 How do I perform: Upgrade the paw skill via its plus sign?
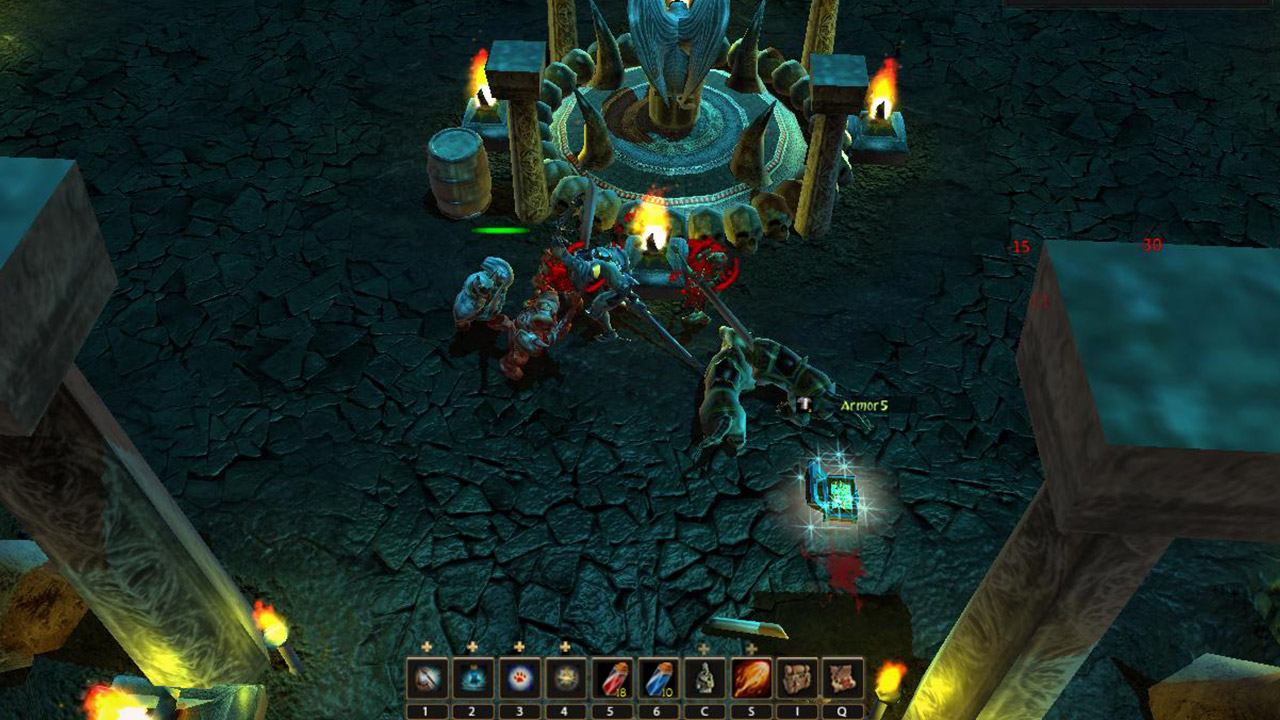pyautogui.click(x=519, y=646)
